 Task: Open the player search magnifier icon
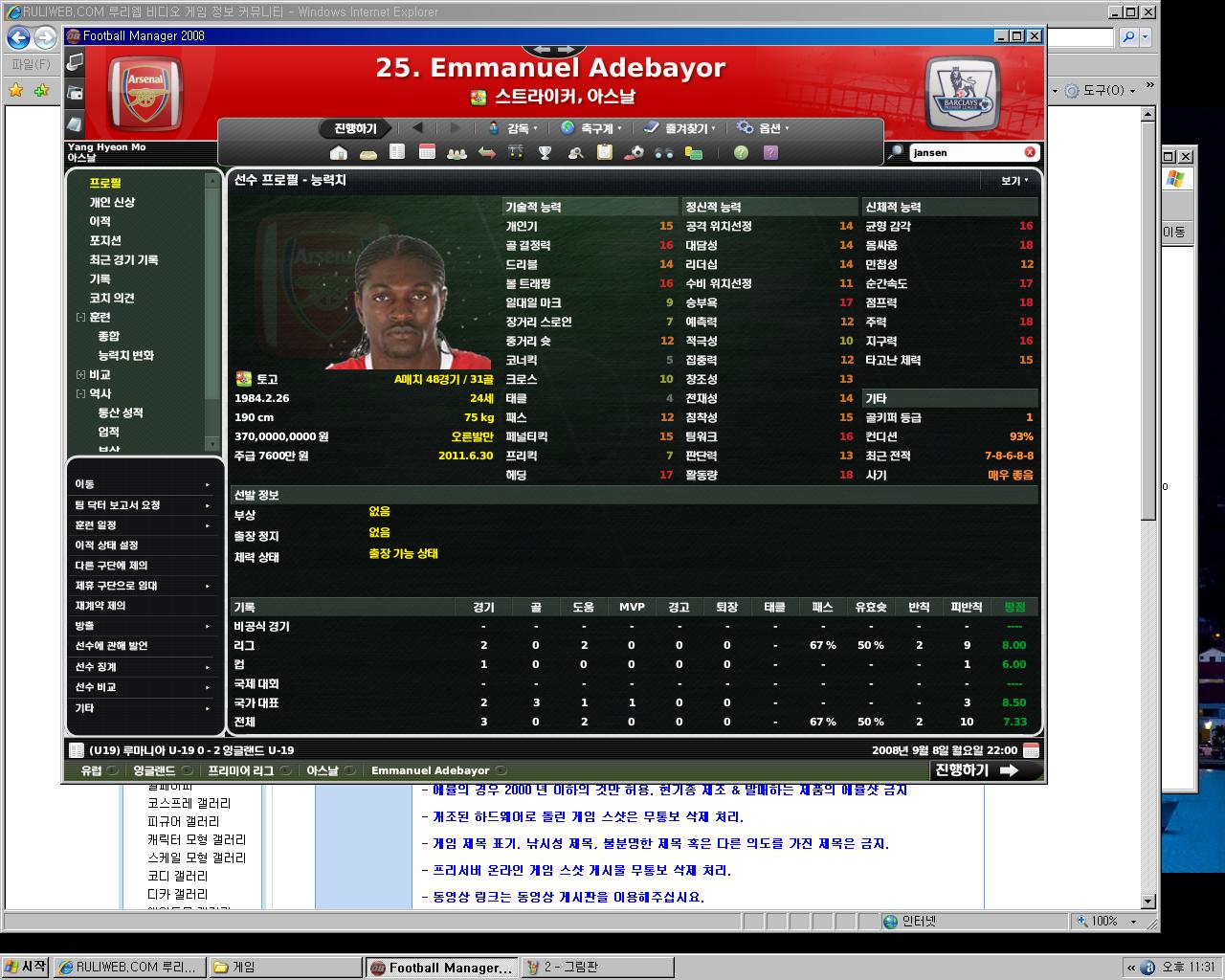(x=576, y=153)
